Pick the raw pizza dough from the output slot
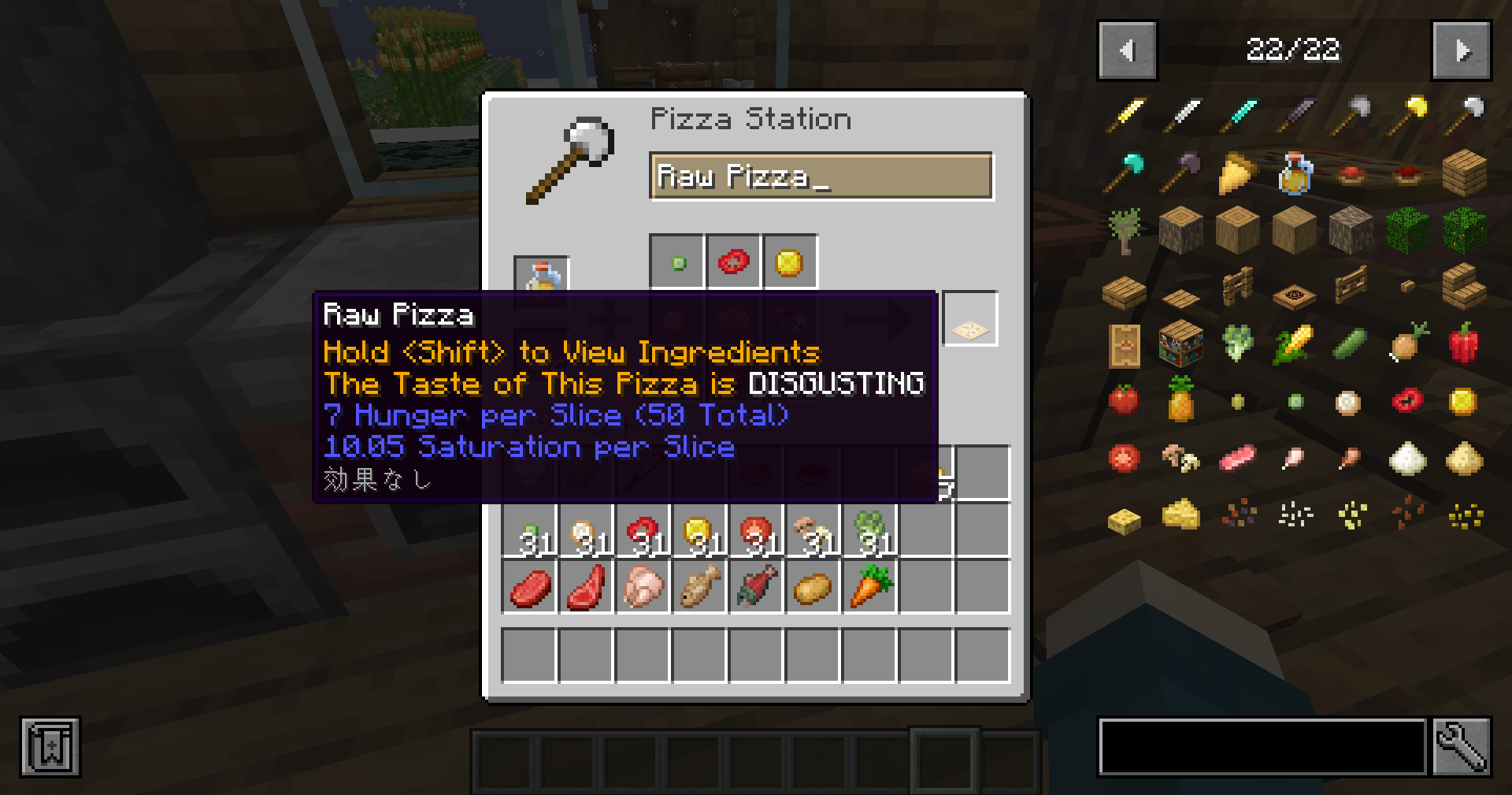Screen dimensions: 1512x795 tap(970, 318)
